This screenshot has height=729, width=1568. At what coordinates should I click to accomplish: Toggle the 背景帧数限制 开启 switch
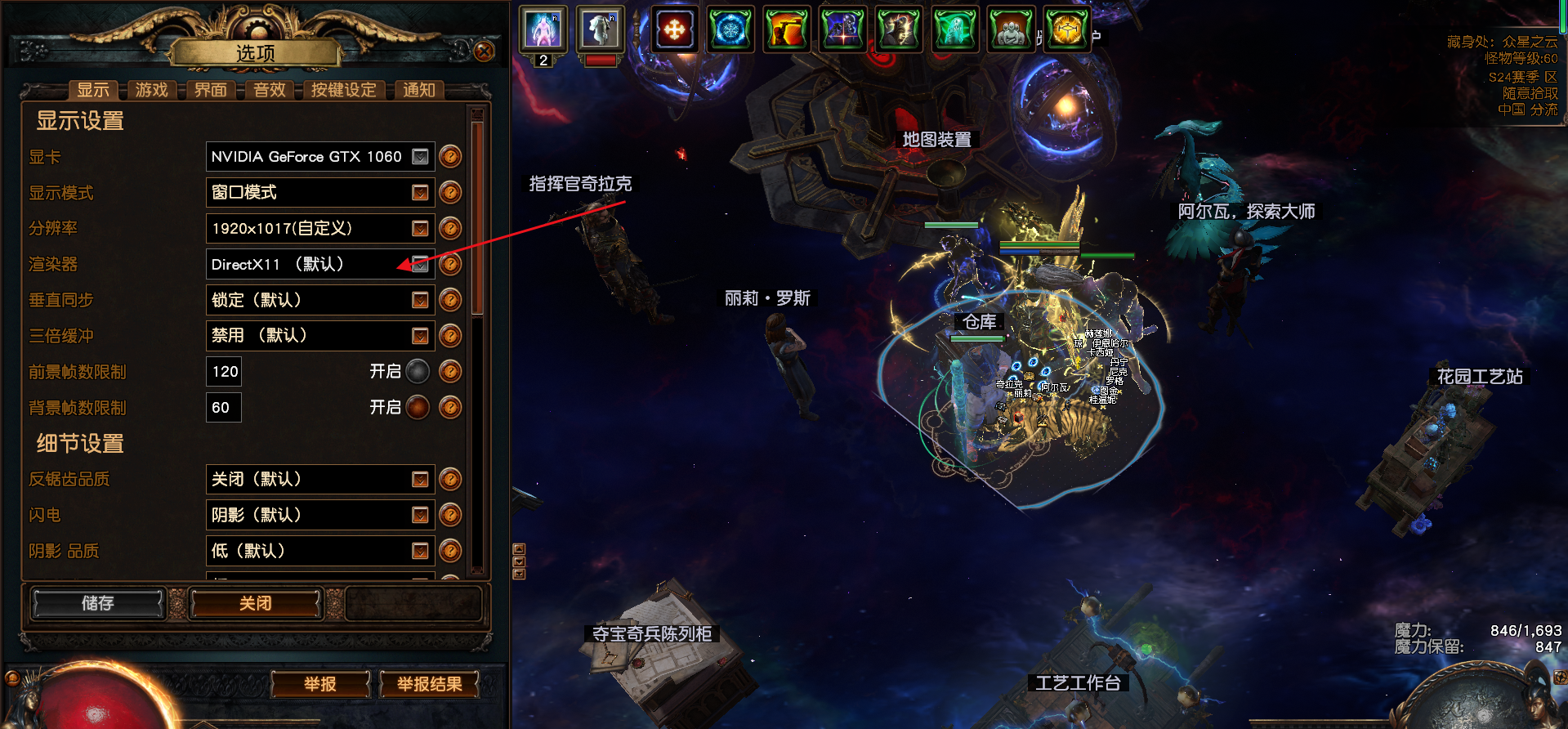click(x=418, y=407)
